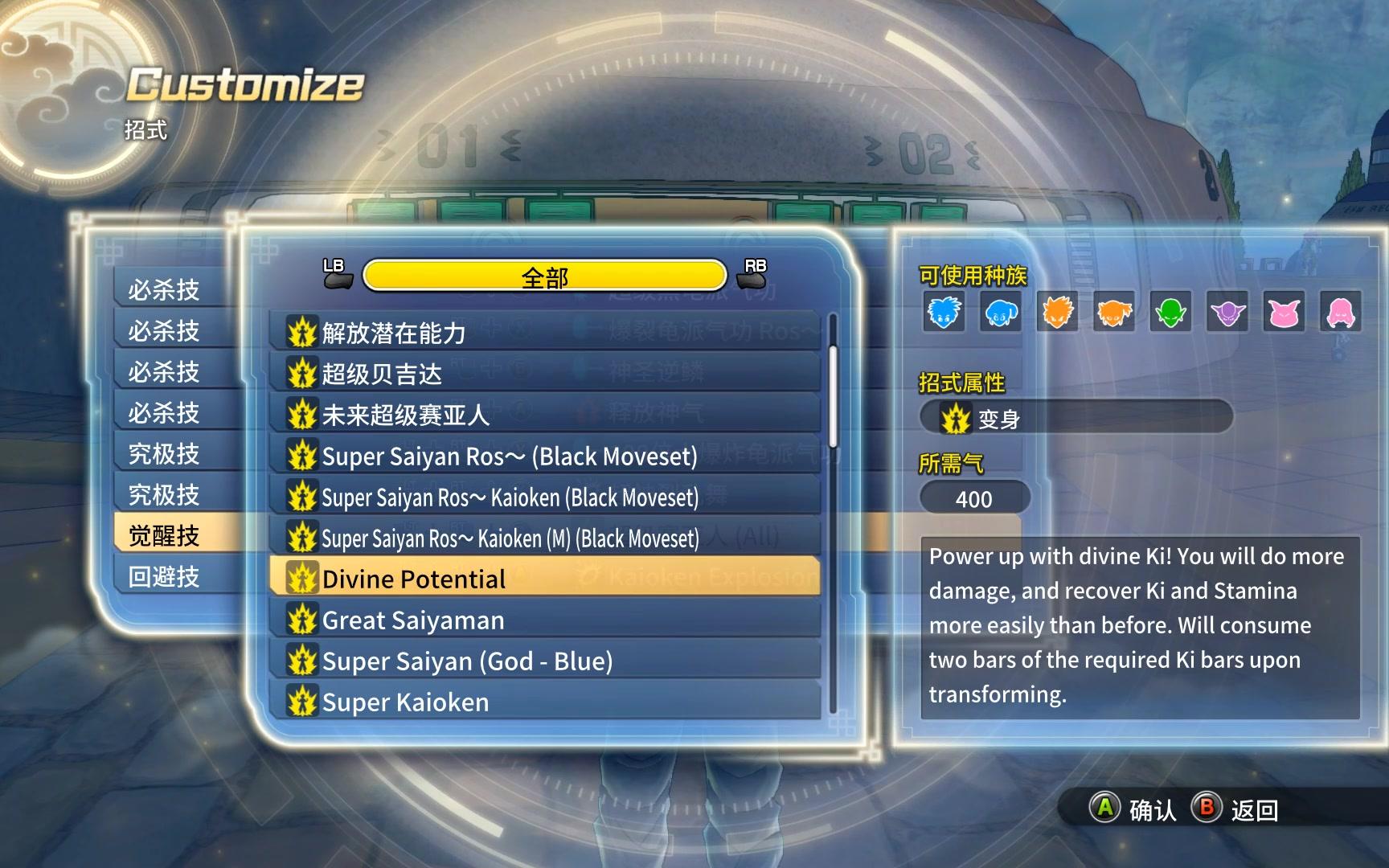Select the blue male Saiyan race icon
Screen dimensions: 1389x868
tap(942, 313)
